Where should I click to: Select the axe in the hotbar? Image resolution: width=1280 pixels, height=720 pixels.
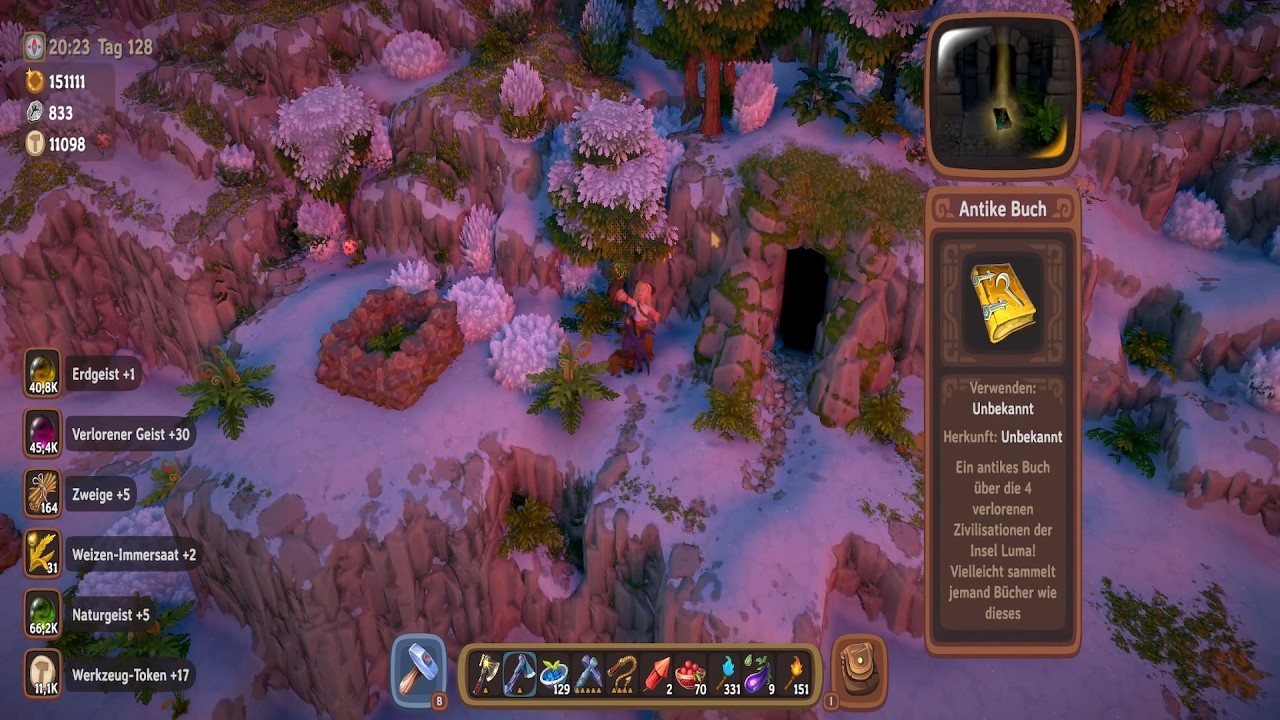(486, 674)
